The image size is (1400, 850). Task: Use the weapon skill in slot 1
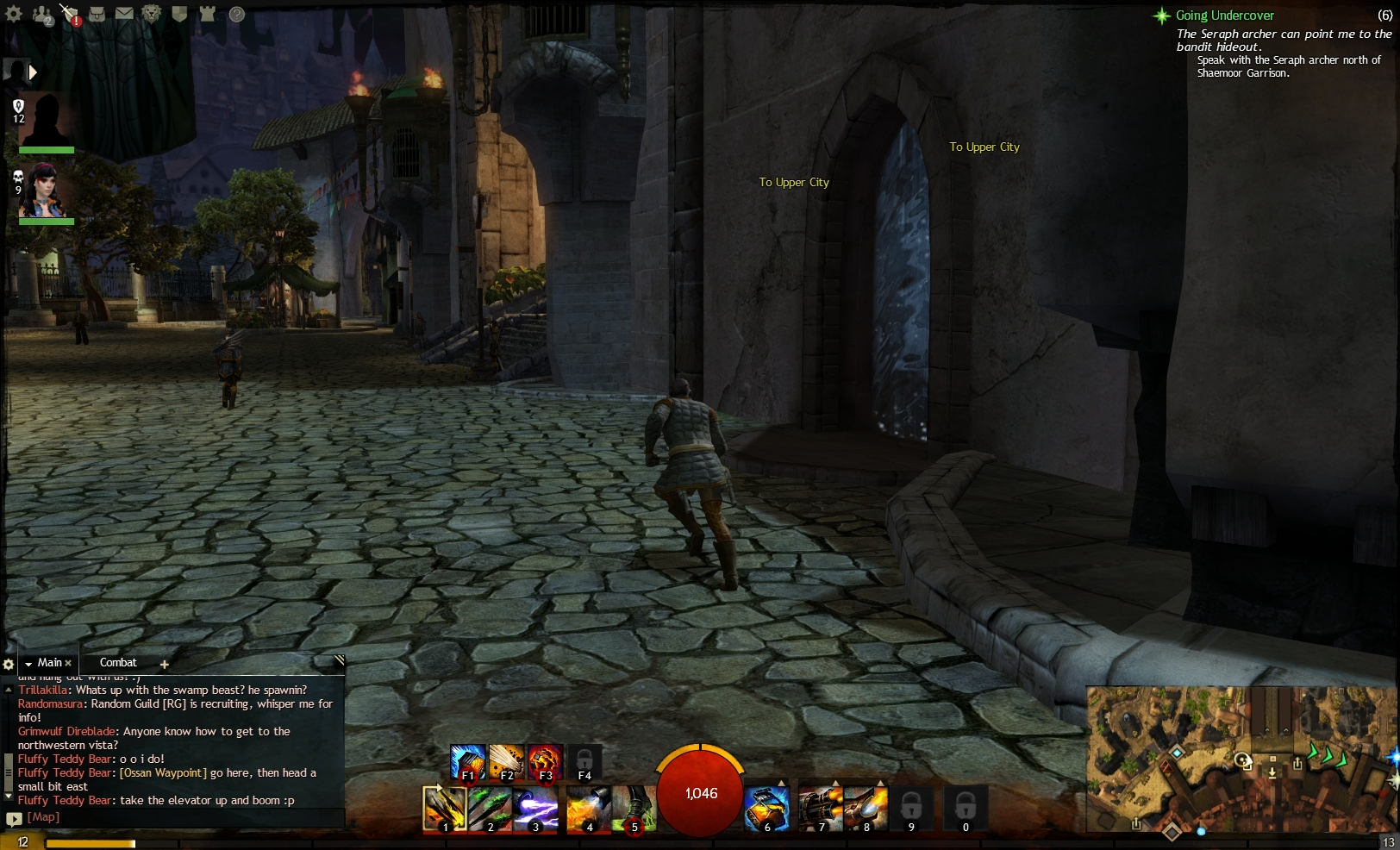446,809
